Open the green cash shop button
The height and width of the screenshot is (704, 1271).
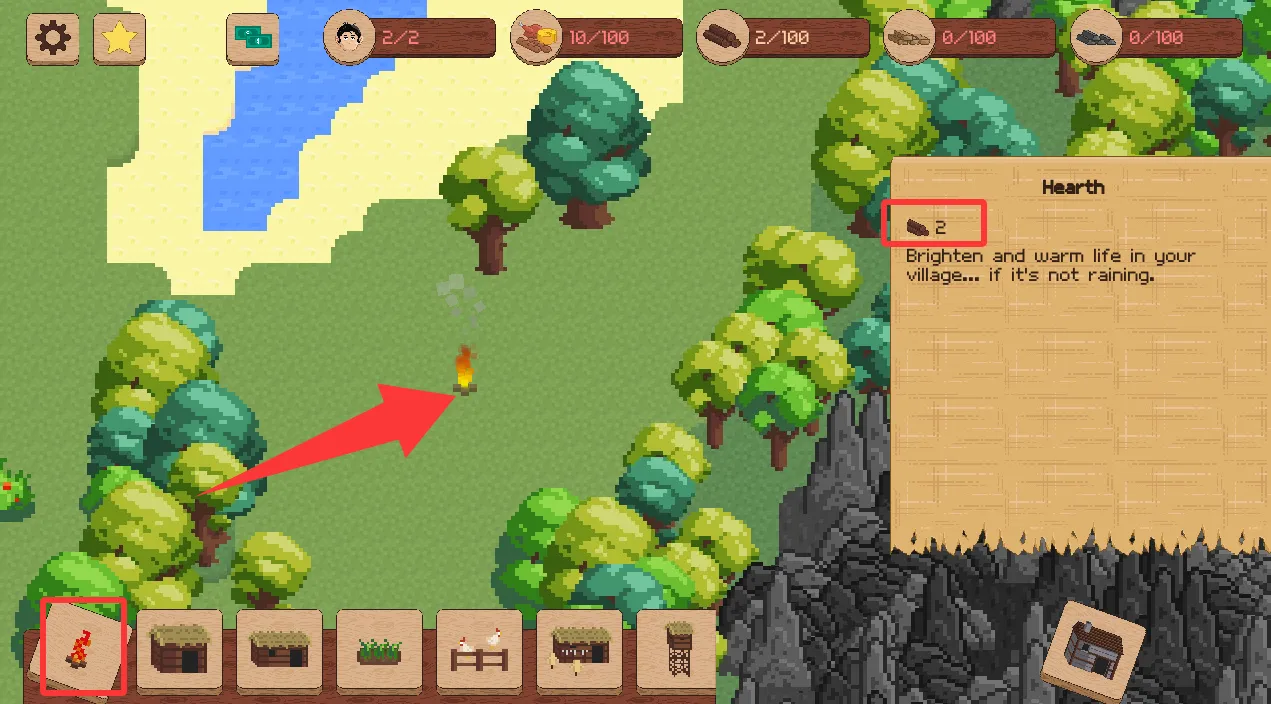pos(253,39)
